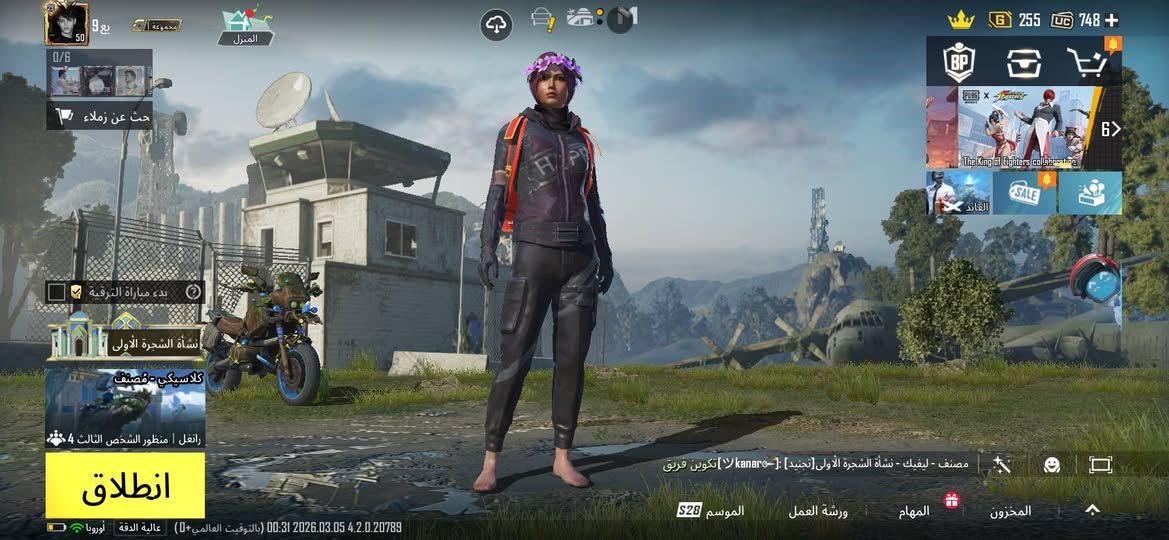The width and height of the screenshot is (1169, 540).
Task: View the King of Fighters collaboration banner
Action: [1016, 127]
